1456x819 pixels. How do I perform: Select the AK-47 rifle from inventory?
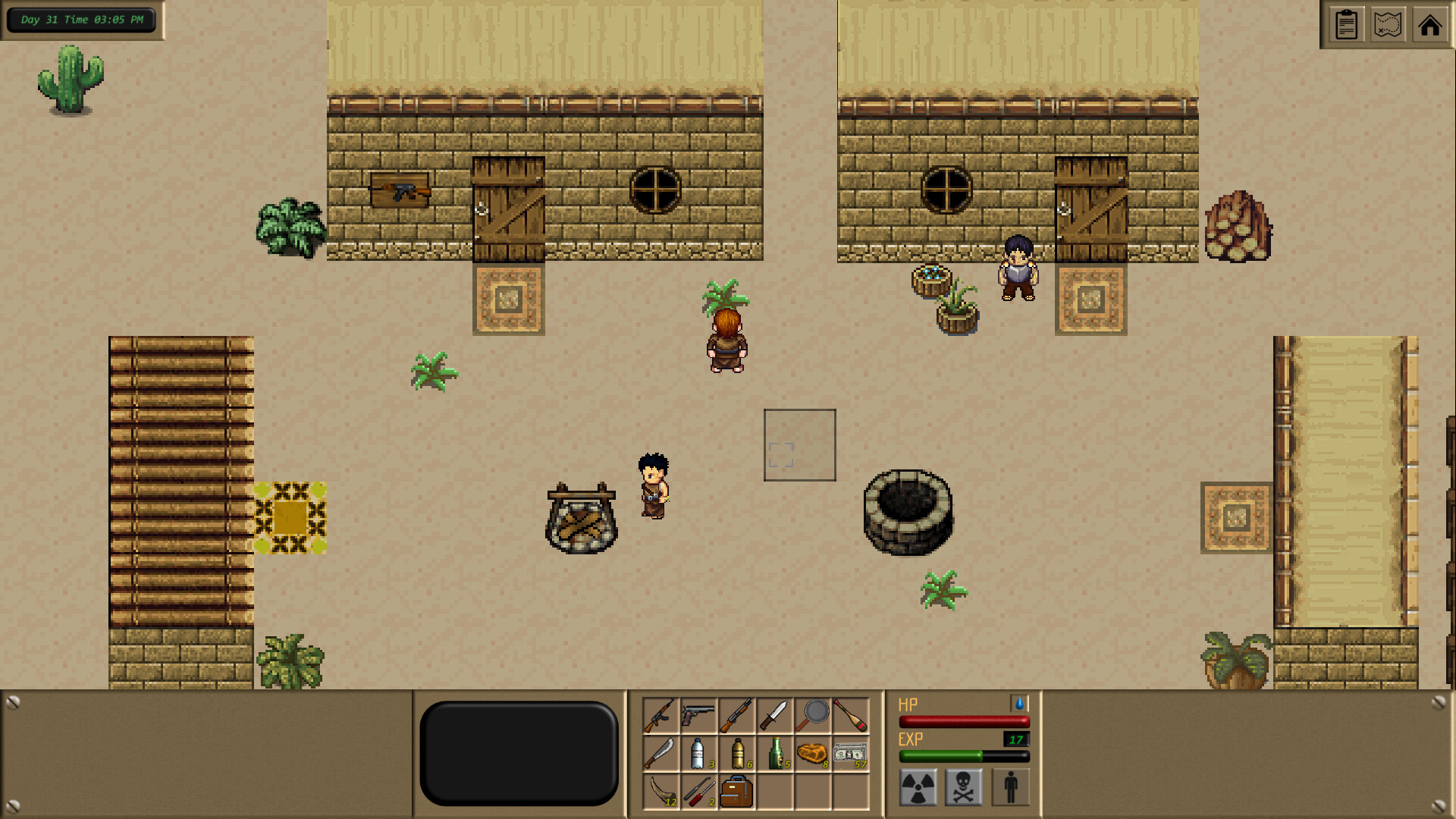pyautogui.click(x=659, y=715)
